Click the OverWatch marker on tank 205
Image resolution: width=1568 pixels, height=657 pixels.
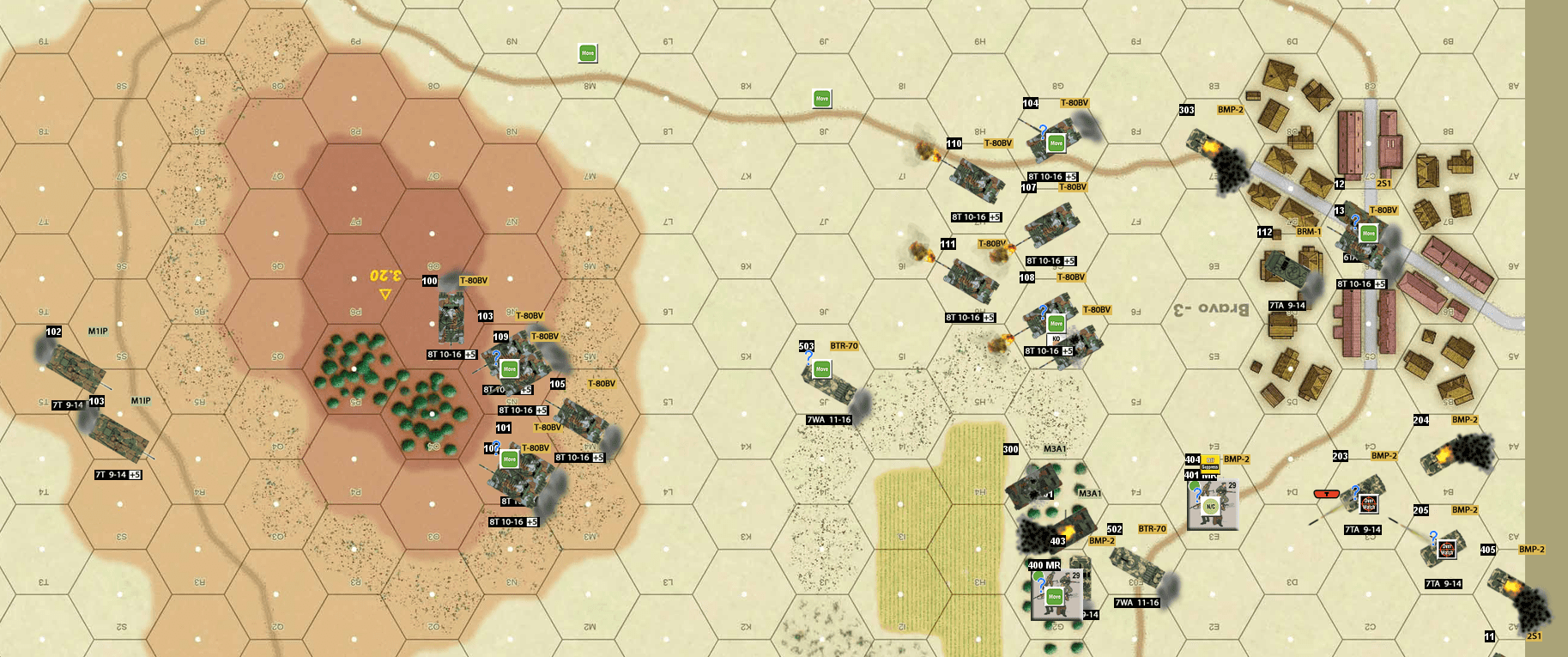pyautogui.click(x=1447, y=550)
